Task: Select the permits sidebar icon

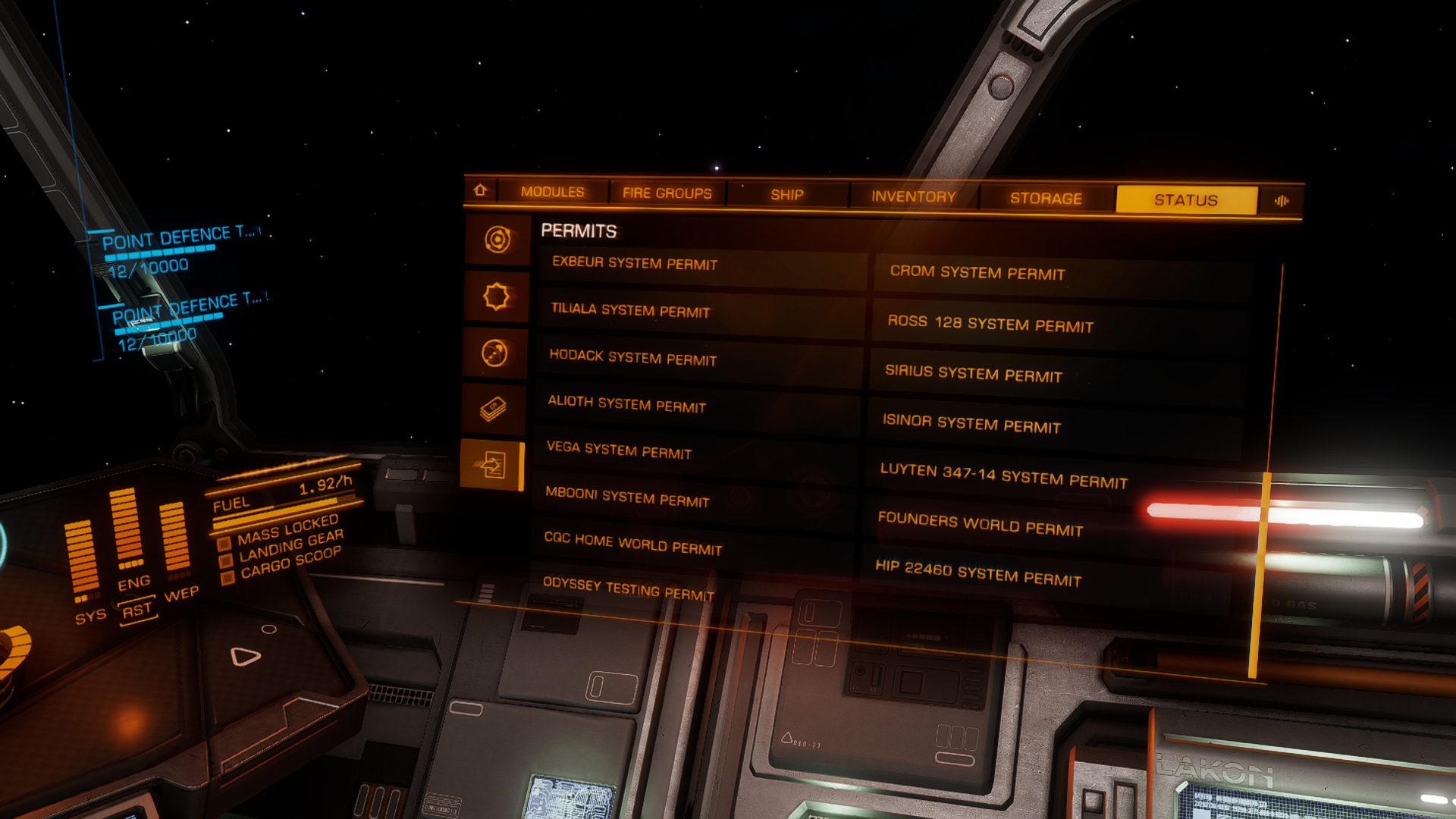Action: point(493,465)
